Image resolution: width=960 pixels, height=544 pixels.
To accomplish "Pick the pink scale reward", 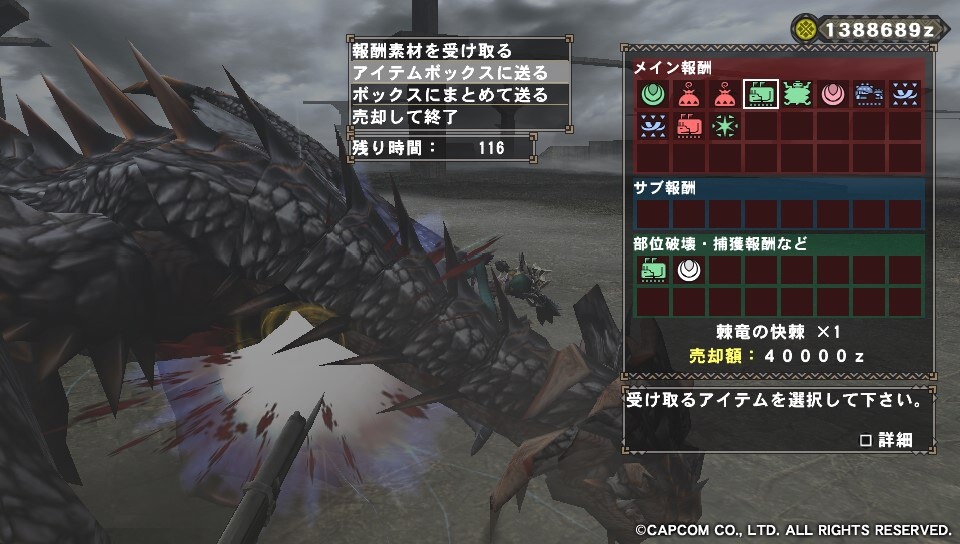I will pos(833,94).
